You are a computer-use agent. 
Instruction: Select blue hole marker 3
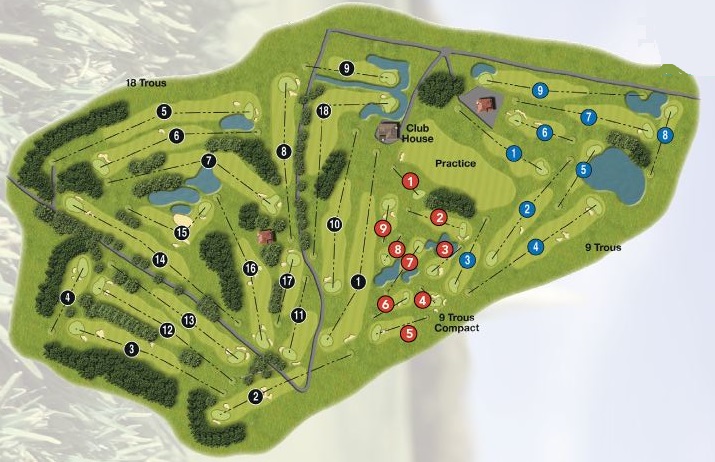point(466,261)
